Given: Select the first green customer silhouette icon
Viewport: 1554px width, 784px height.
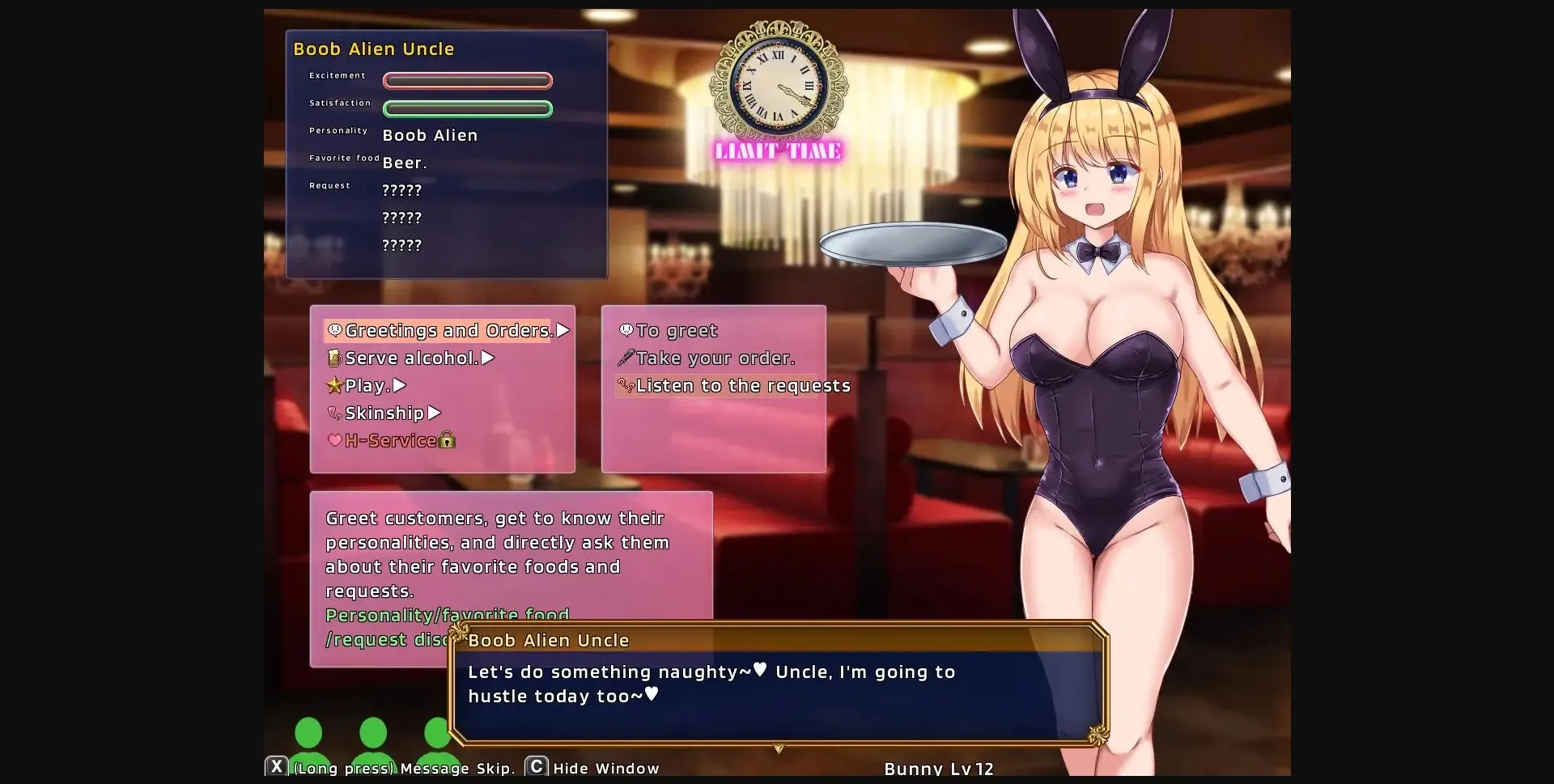Looking at the screenshot, I should coord(309,738).
